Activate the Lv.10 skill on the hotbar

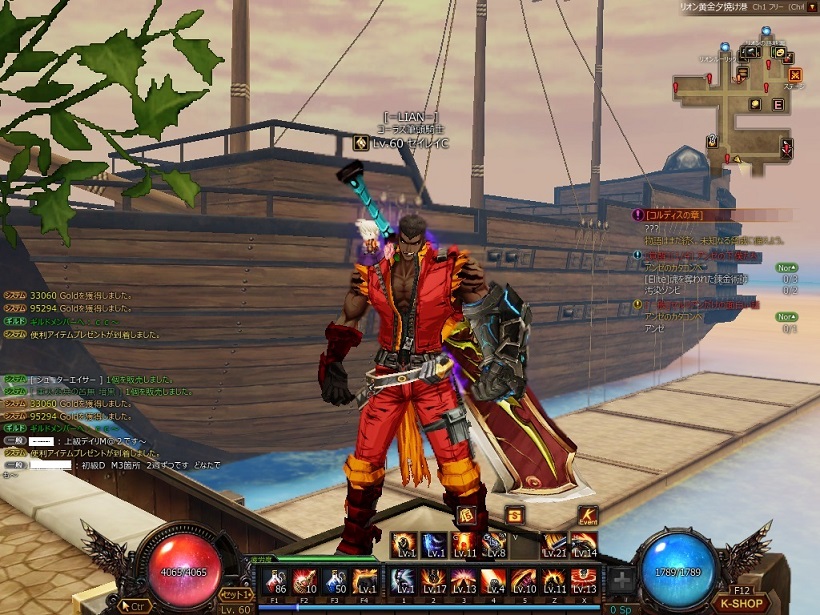524,581
